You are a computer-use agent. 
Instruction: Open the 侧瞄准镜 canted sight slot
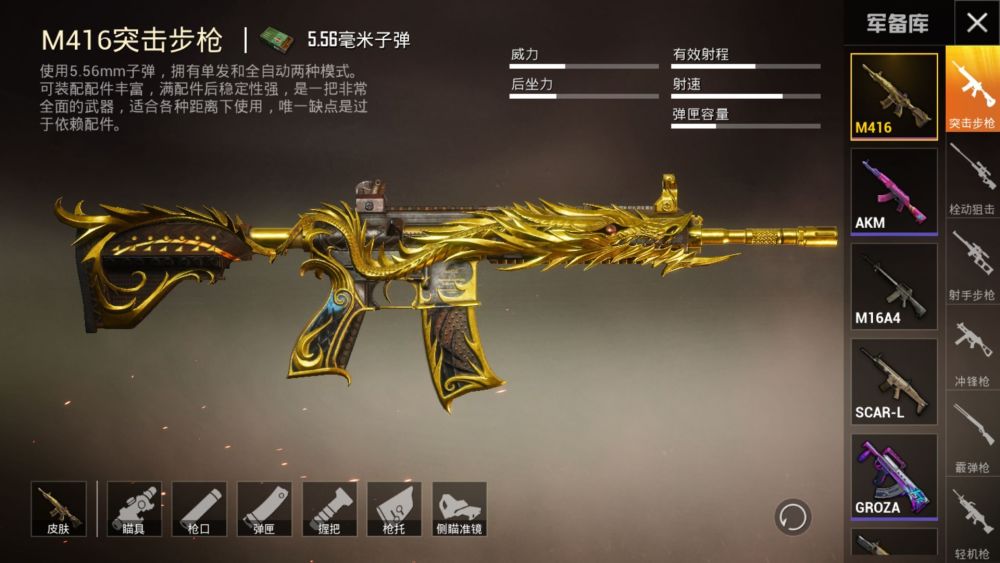pyautogui.click(x=459, y=508)
